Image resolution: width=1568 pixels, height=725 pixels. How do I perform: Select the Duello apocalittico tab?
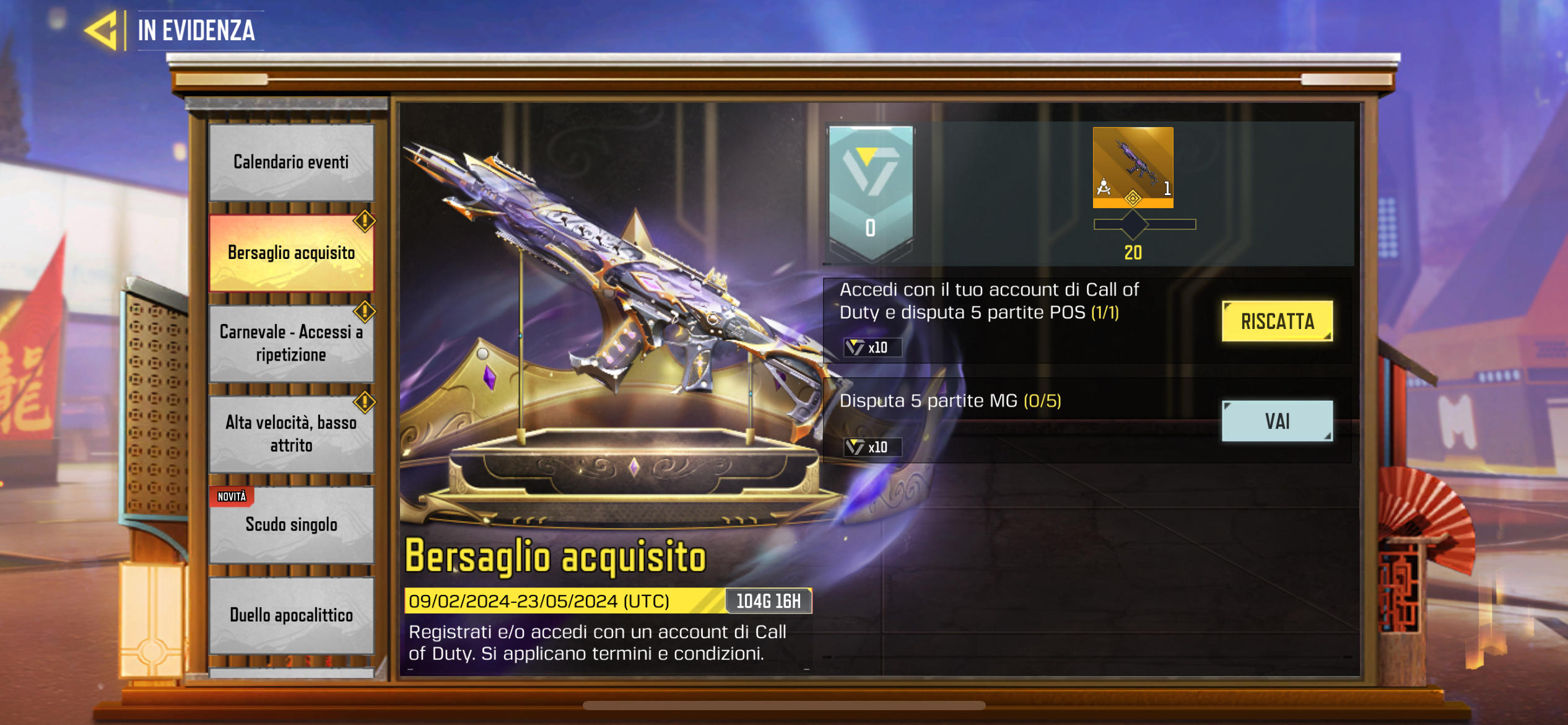292,615
